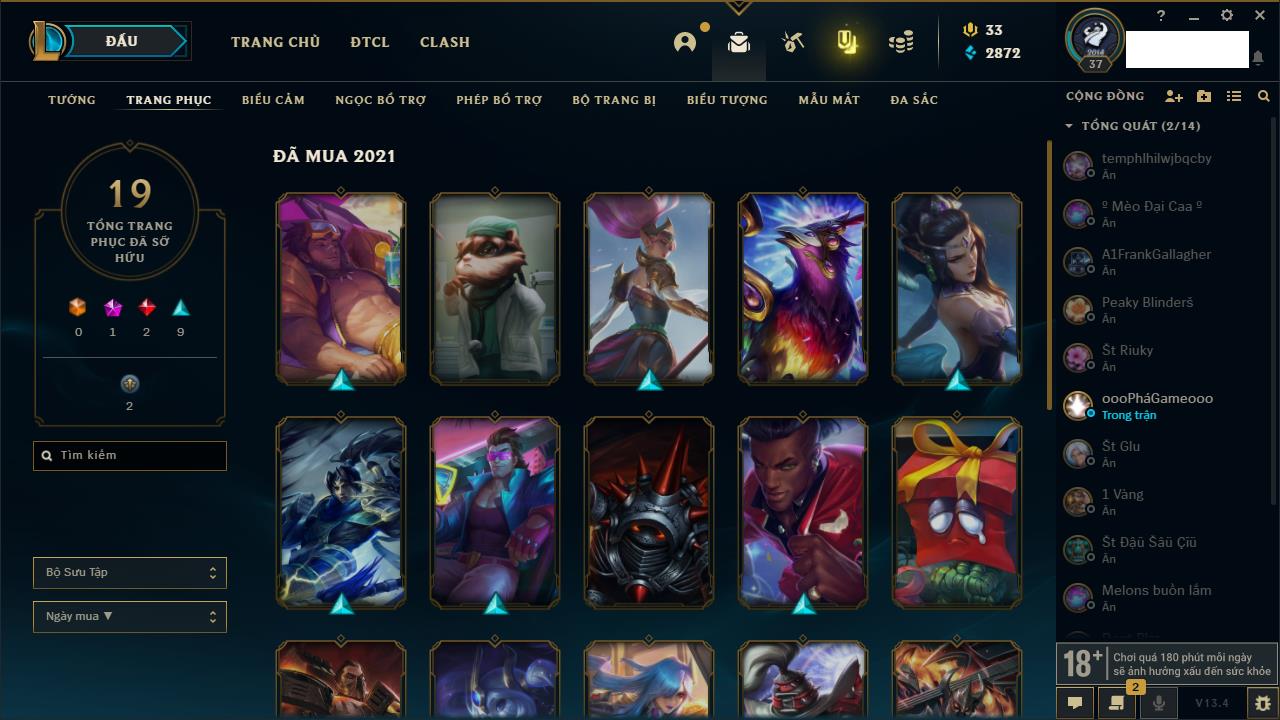
Task: Open the MẪU MẮT tab
Action: (x=829, y=100)
